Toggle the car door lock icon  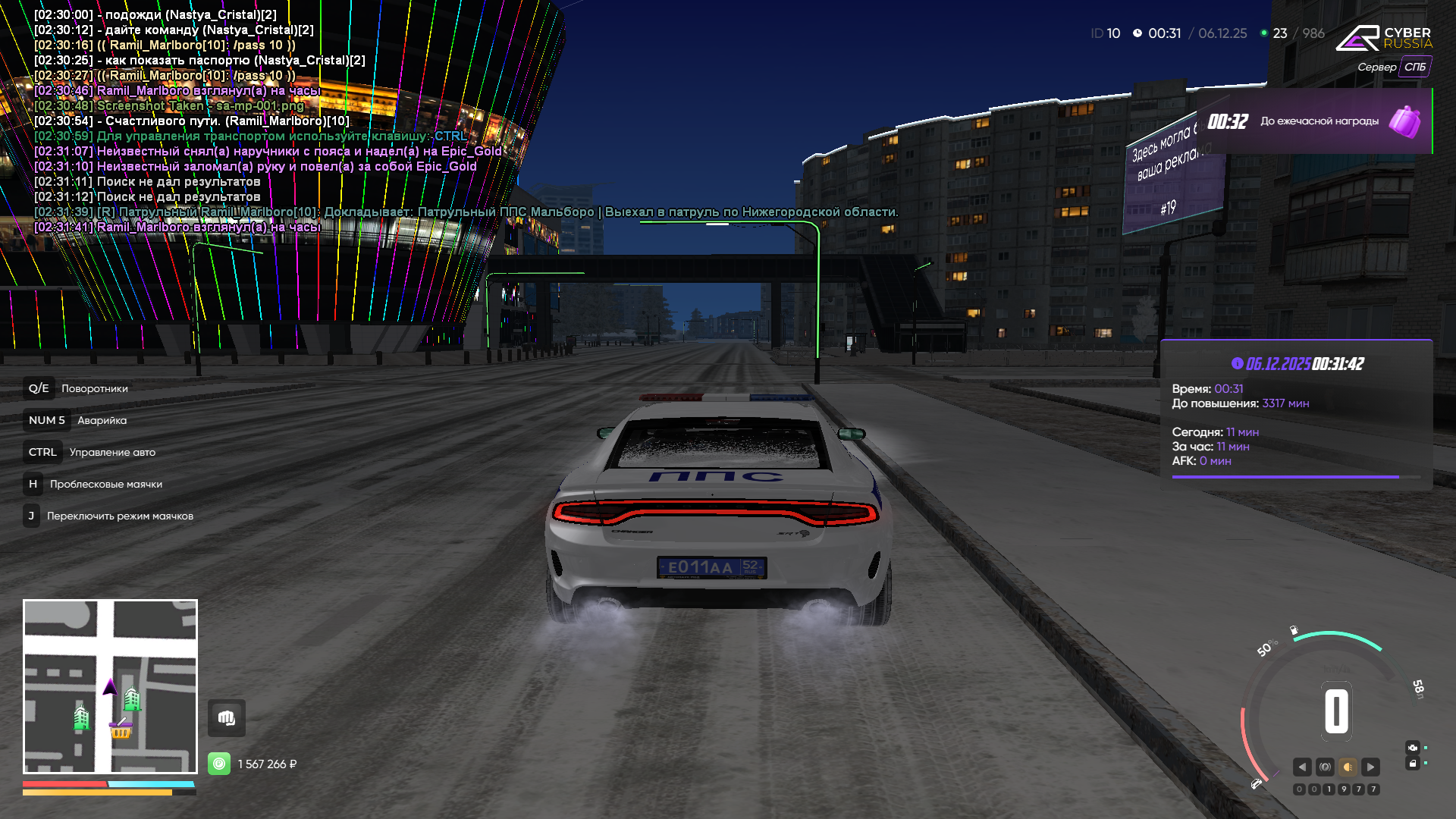point(1412,764)
